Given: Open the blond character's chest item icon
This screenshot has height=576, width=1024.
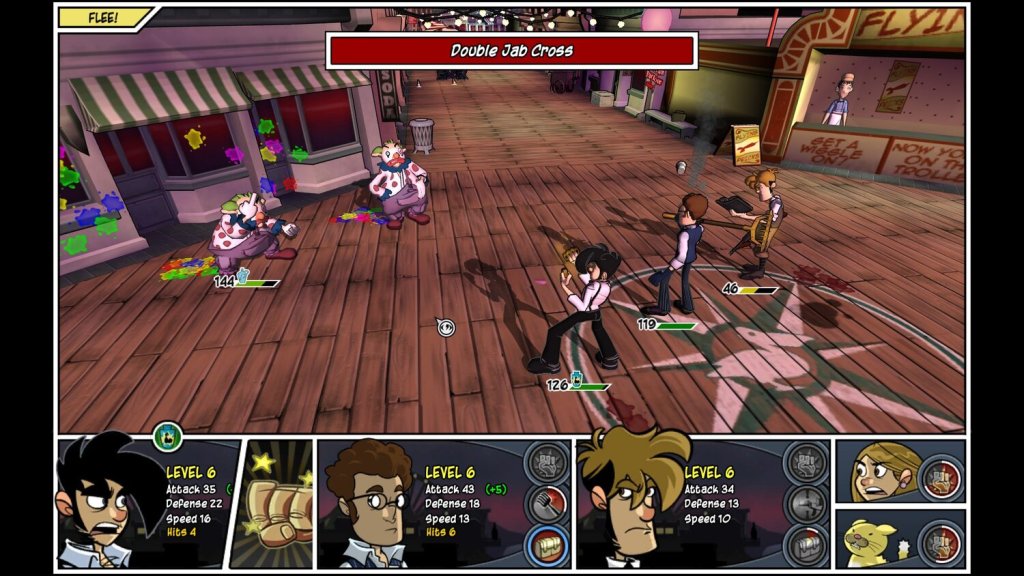Looking at the screenshot, I should 805,545.
